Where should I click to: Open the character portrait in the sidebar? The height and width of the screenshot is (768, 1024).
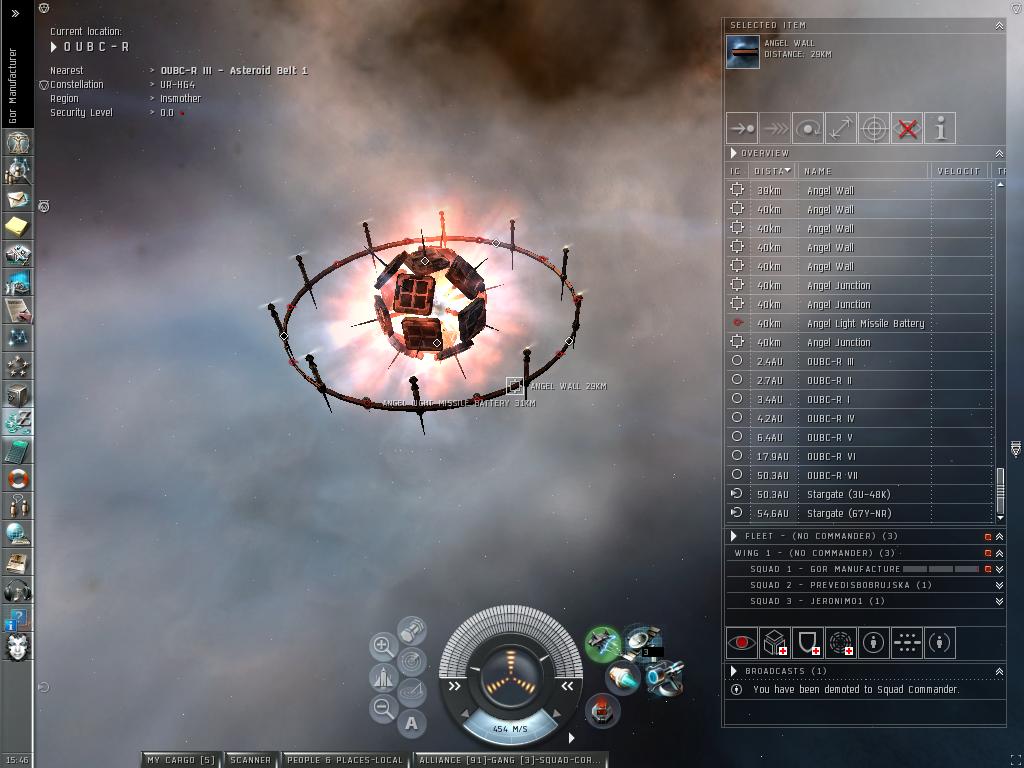17,647
